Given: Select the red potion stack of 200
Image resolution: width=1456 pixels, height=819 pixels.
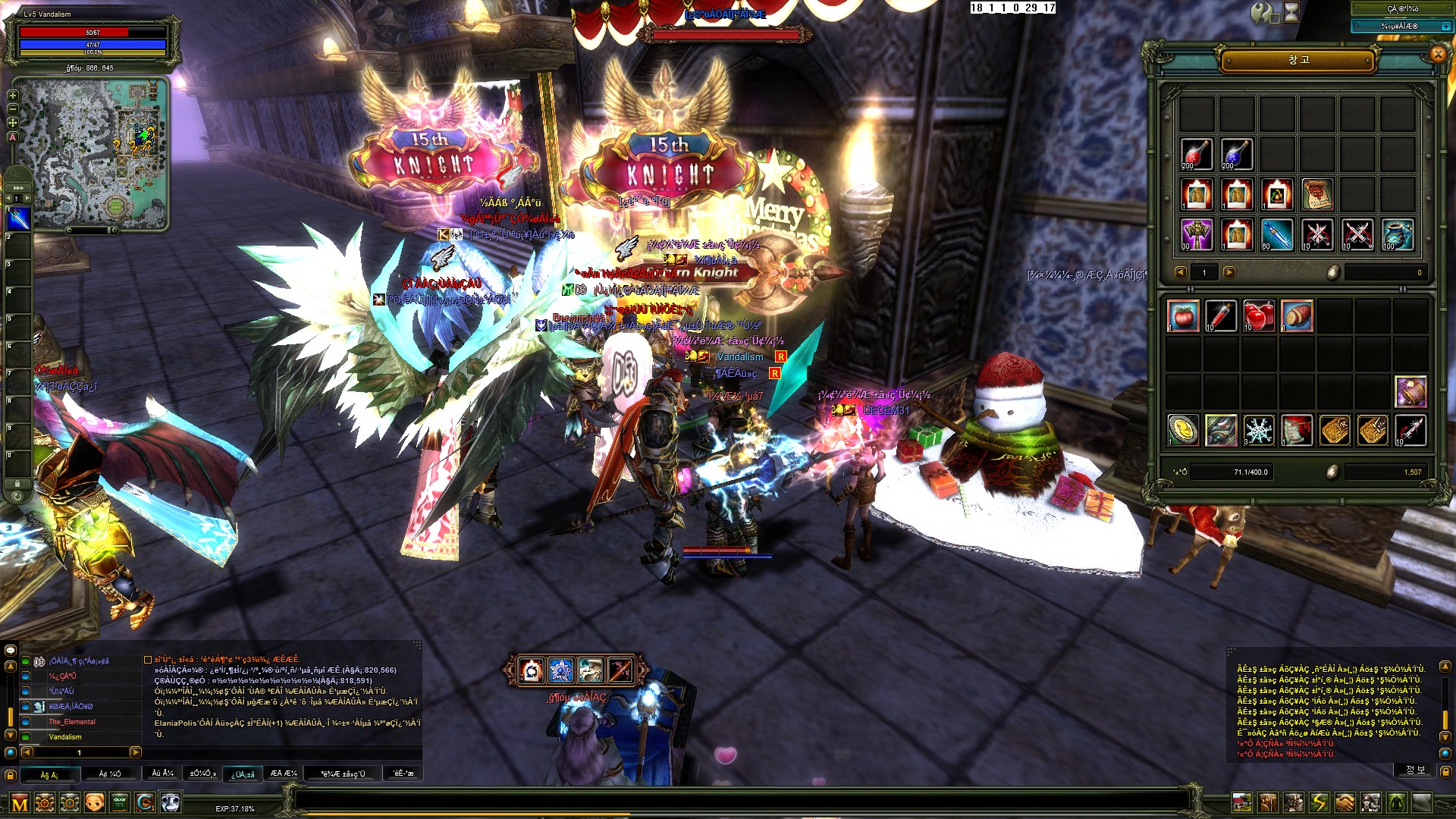Looking at the screenshot, I should 1197,154.
